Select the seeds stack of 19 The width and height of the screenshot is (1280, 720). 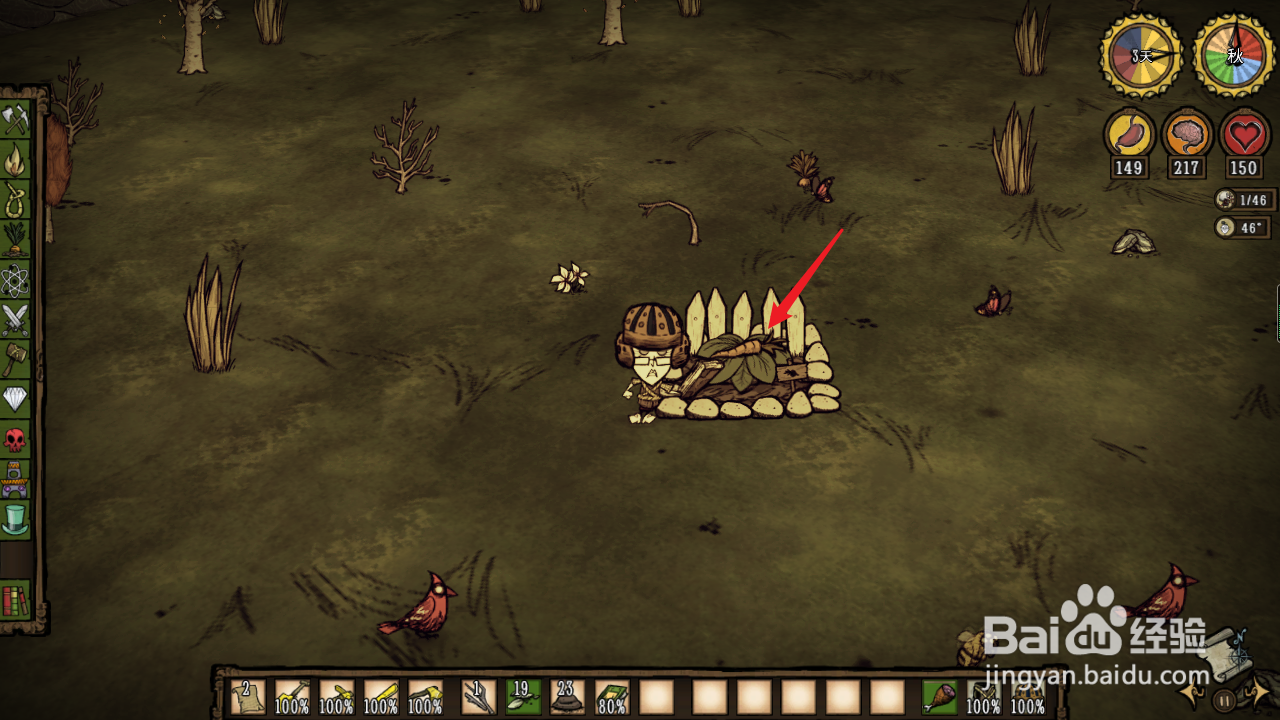pos(522,697)
